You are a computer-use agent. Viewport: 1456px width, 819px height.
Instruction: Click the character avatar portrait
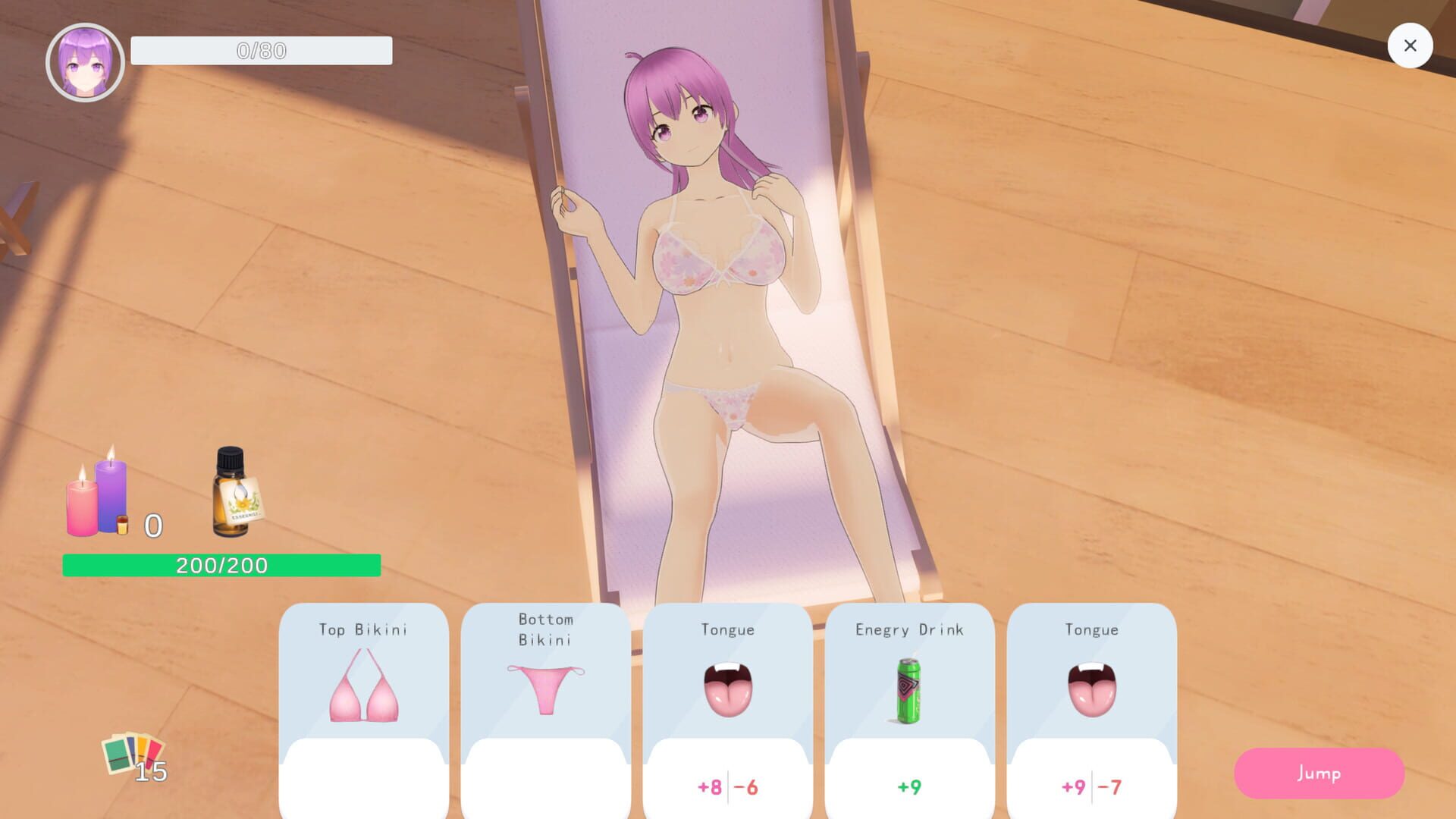pos(86,61)
